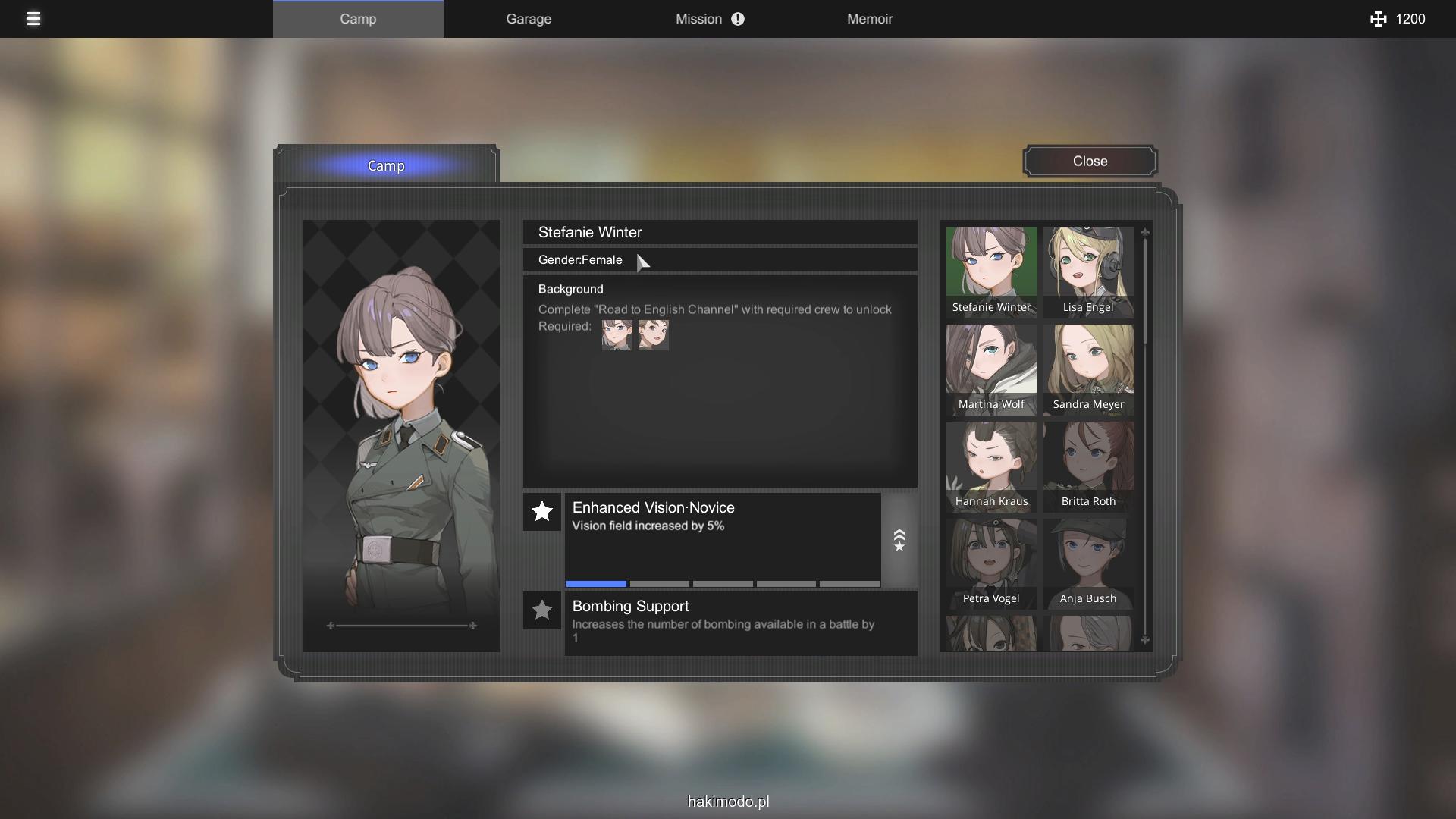Select Petra Vogel's portrait
The image size is (1456, 819).
tap(991, 563)
